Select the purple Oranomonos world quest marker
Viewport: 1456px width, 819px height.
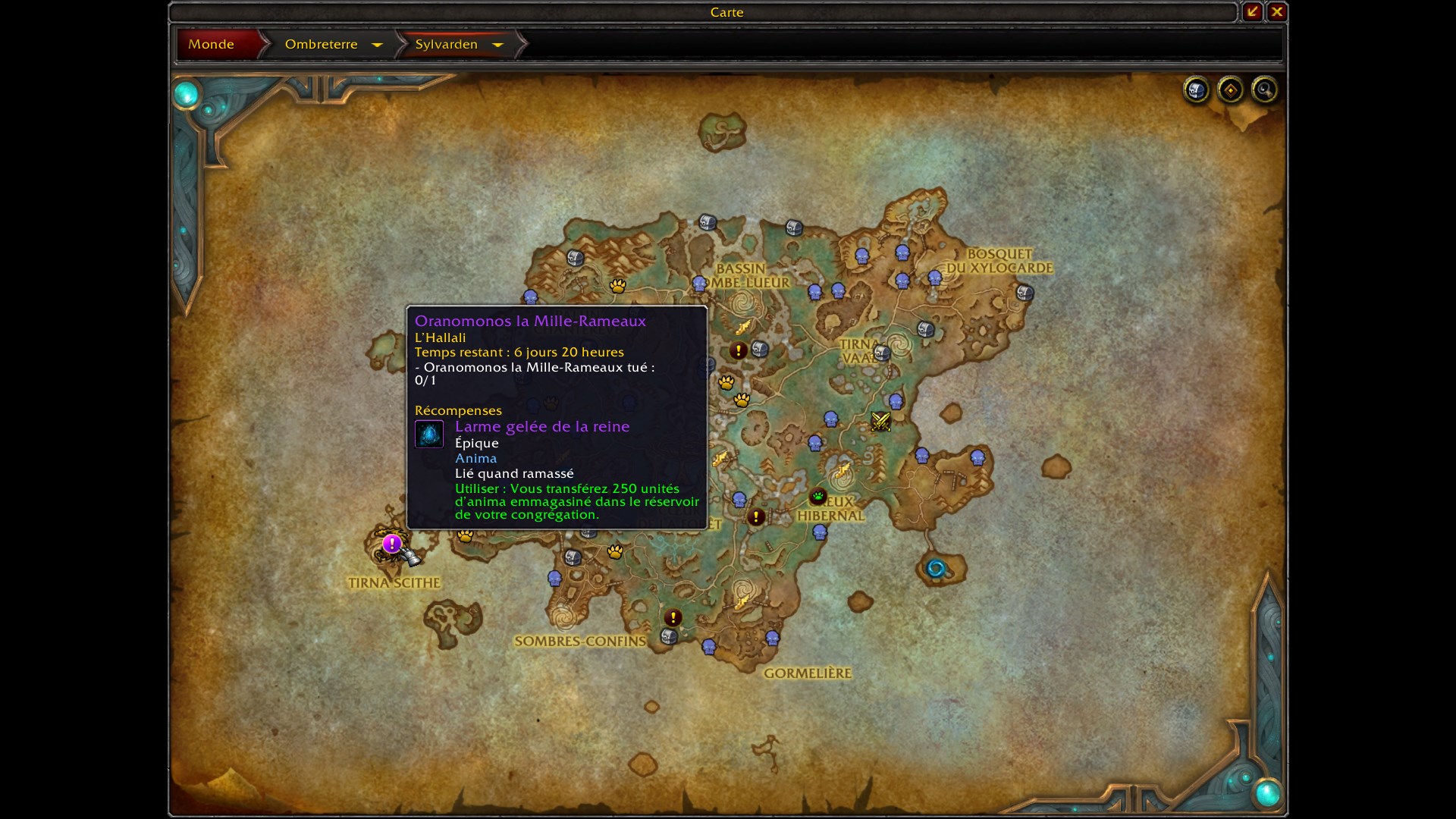391,544
